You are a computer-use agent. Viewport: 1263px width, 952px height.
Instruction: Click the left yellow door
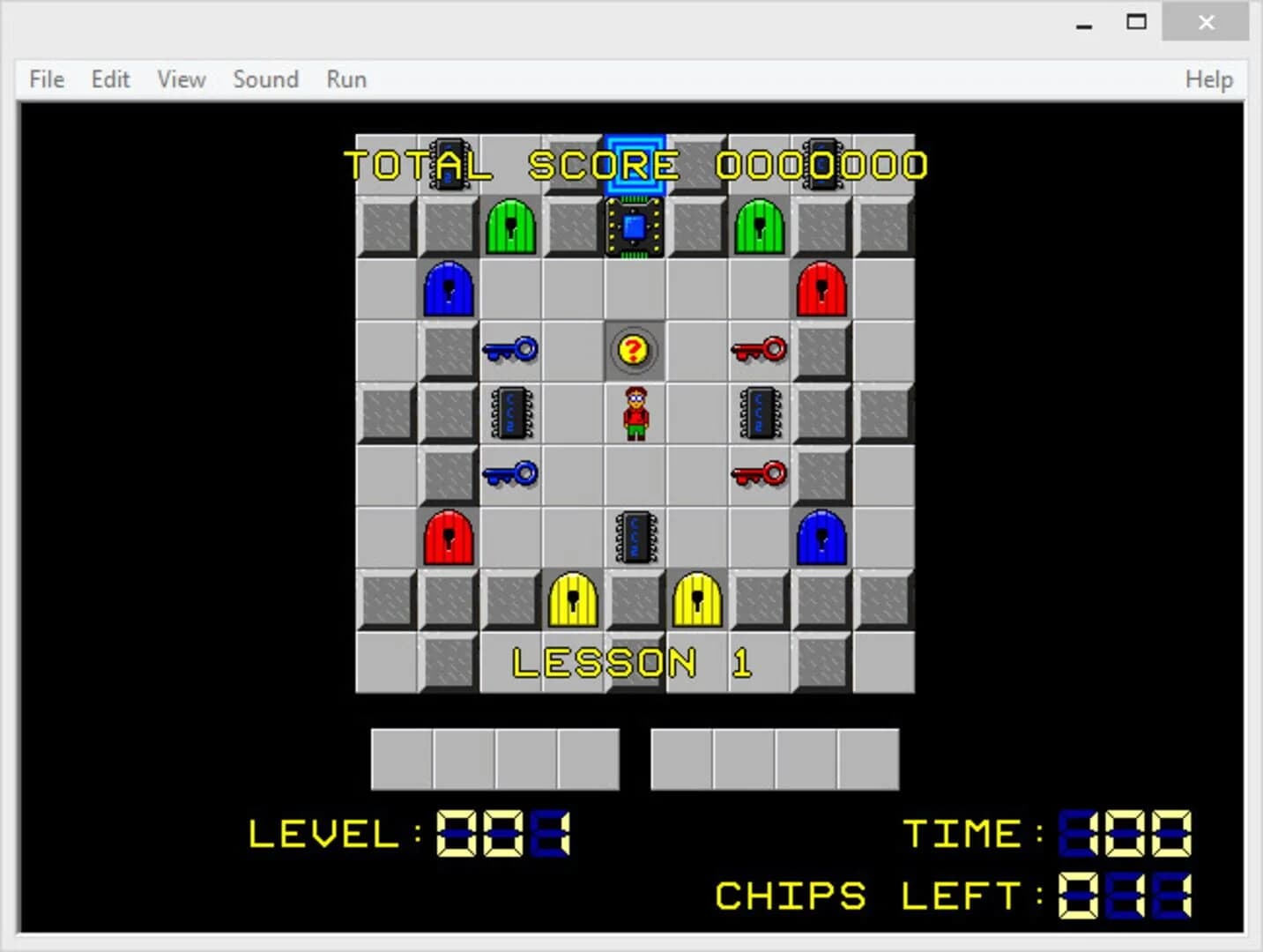coord(573,599)
